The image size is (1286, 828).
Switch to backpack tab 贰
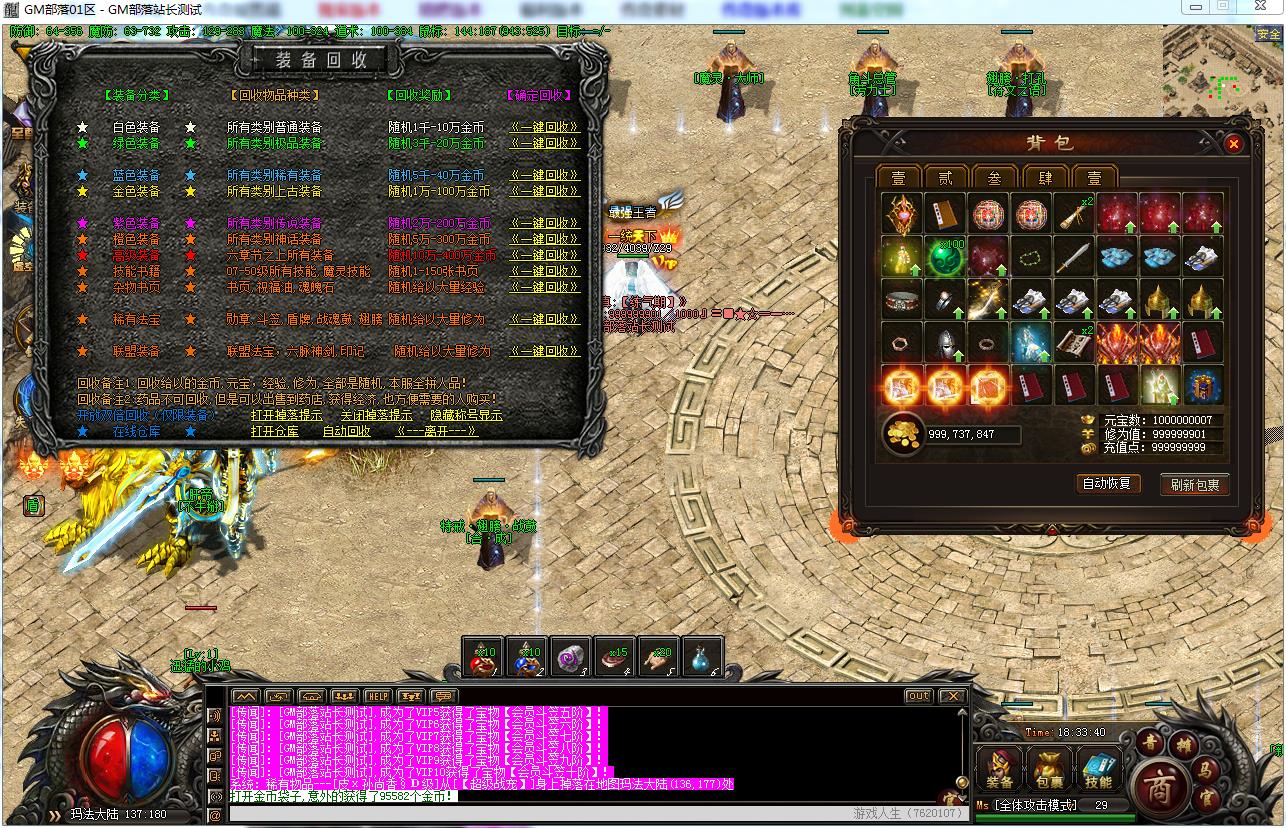click(x=945, y=178)
